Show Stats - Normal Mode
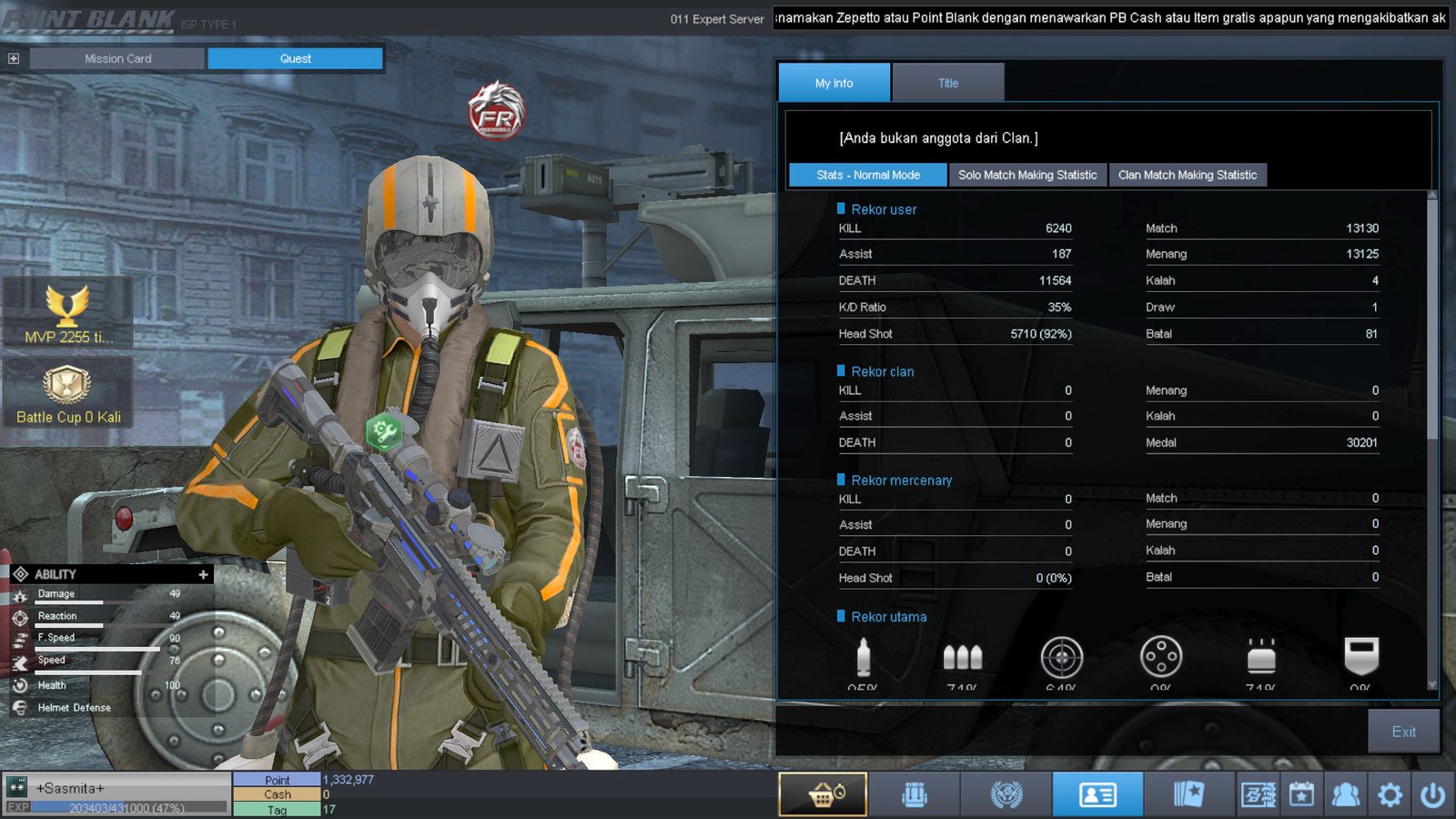Image resolution: width=1456 pixels, height=819 pixels. click(x=867, y=175)
